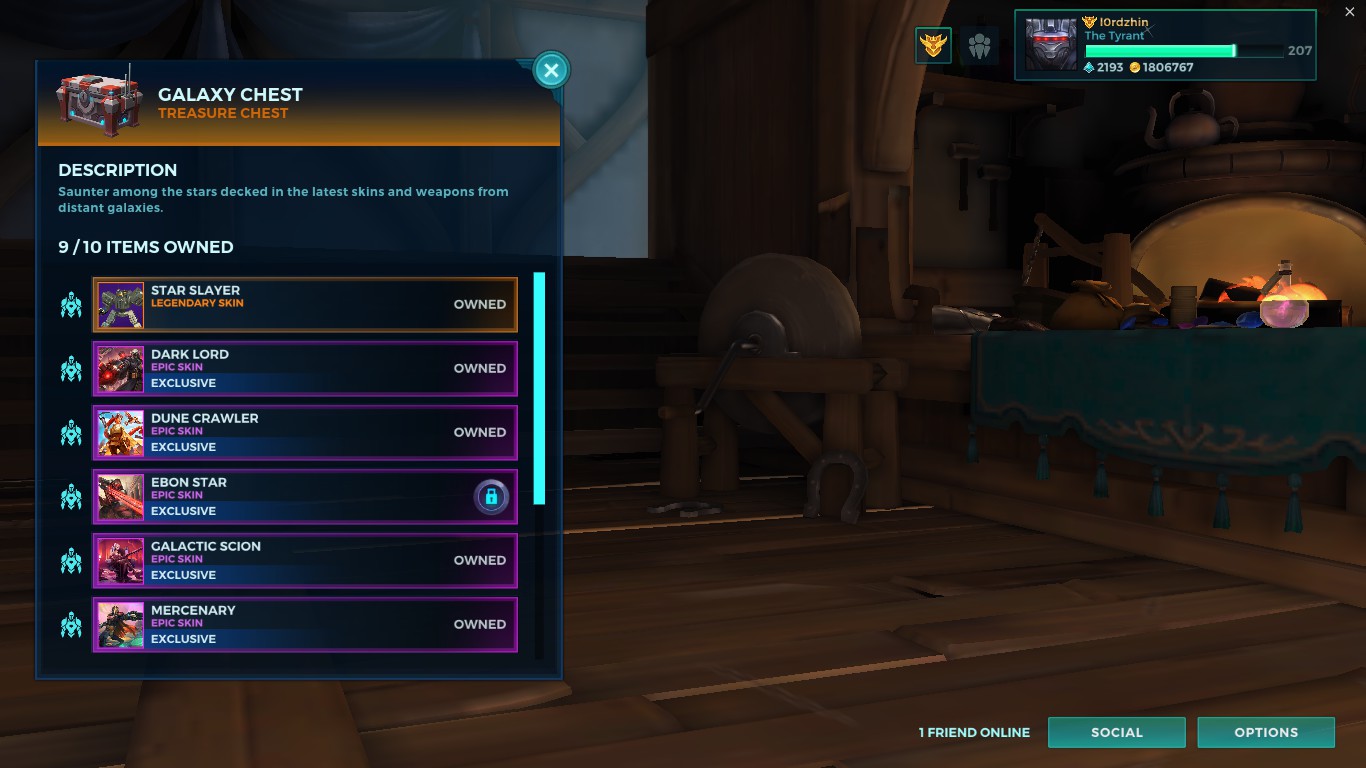Select the champion icon beside Mercenary row
1366x768 pixels.
click(70, 624)
